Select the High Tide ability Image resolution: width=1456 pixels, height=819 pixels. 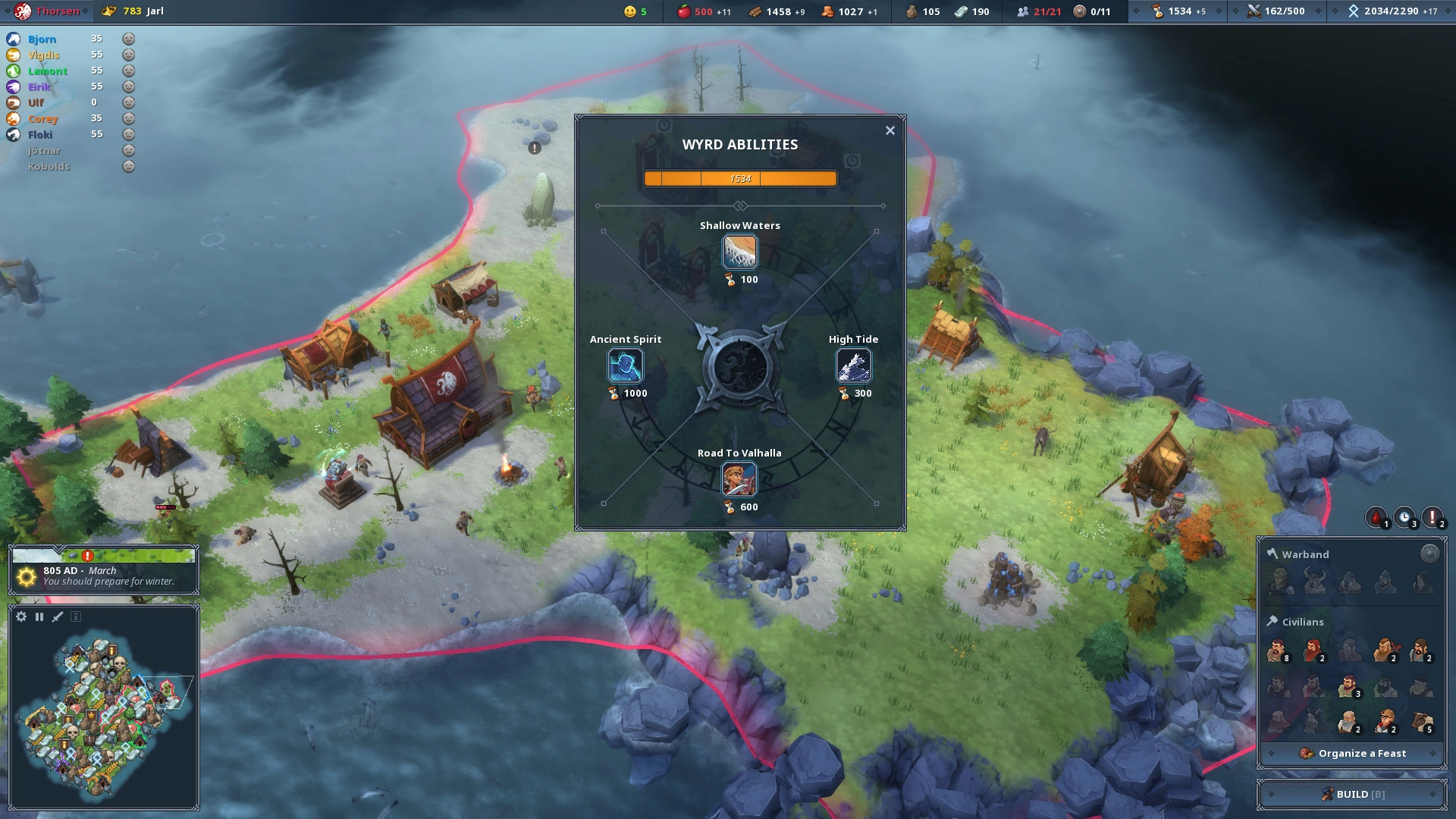tap(853, 366)
